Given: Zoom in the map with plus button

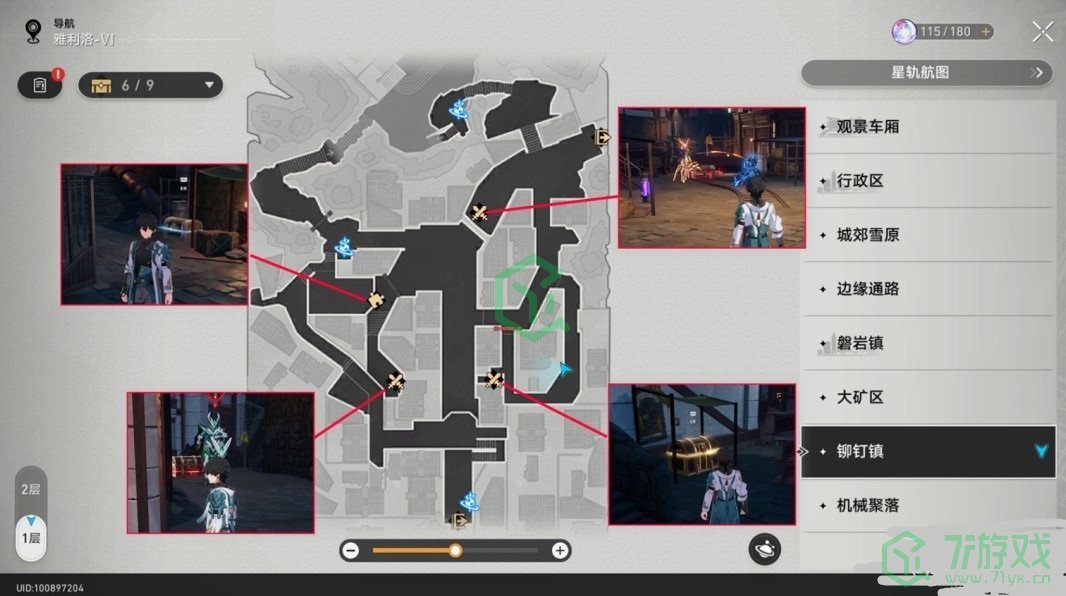Looking at the screenshot, I should (x=560, y=550).
